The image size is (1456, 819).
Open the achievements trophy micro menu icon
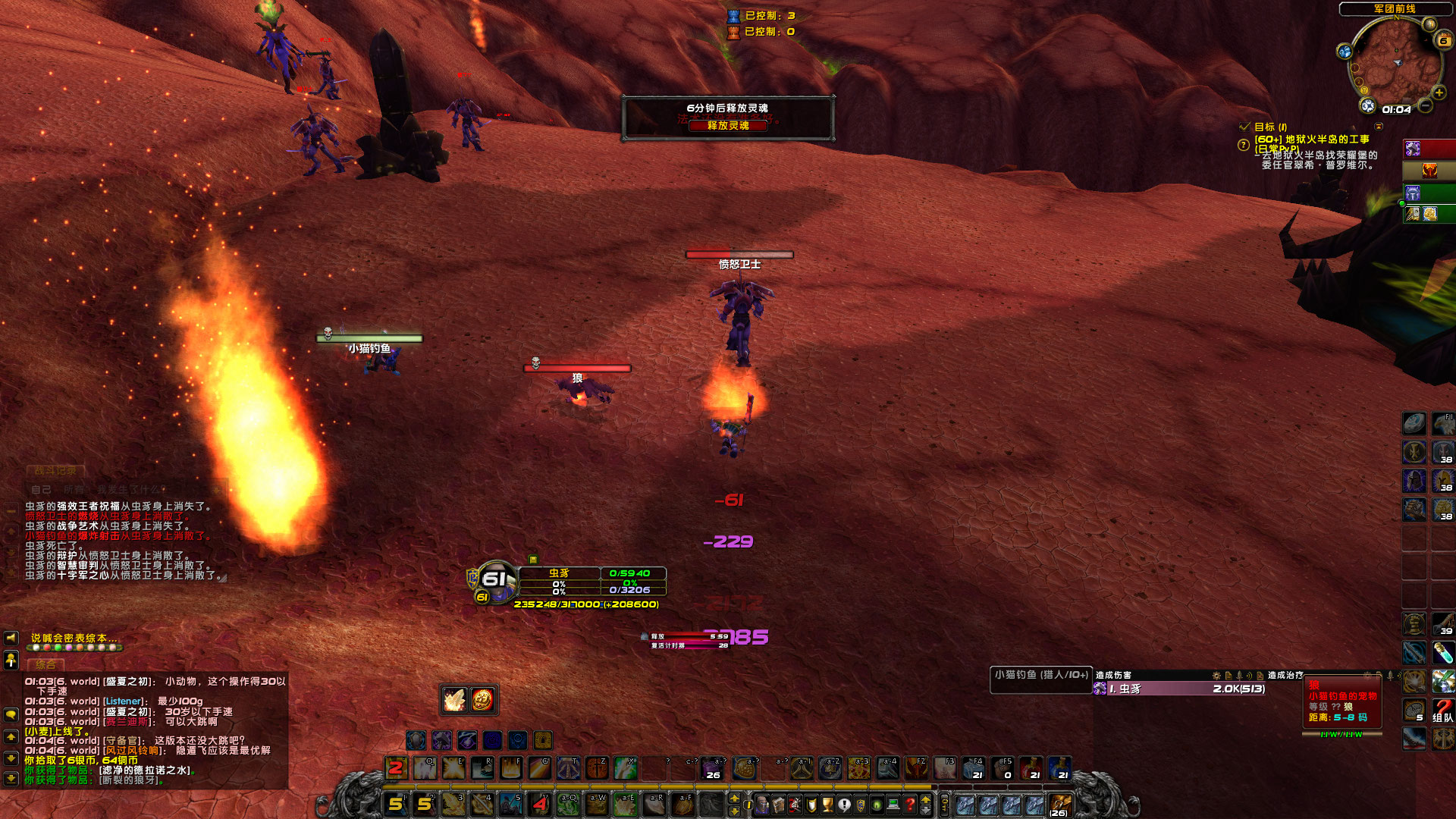827,805
